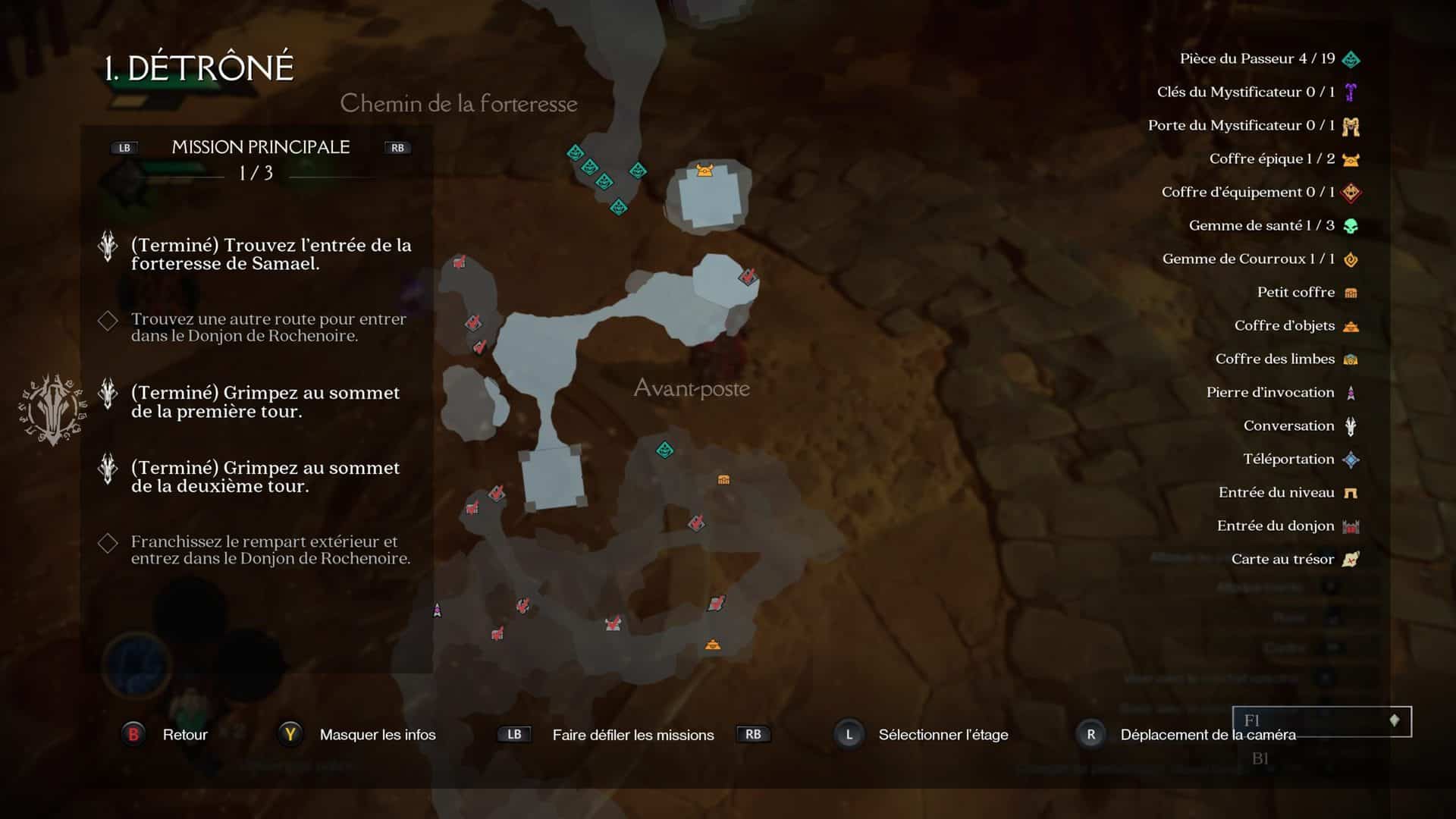This screenshot has height=819, width=1456.
Task: Click the objective to find another route
Action: [268, 328]
